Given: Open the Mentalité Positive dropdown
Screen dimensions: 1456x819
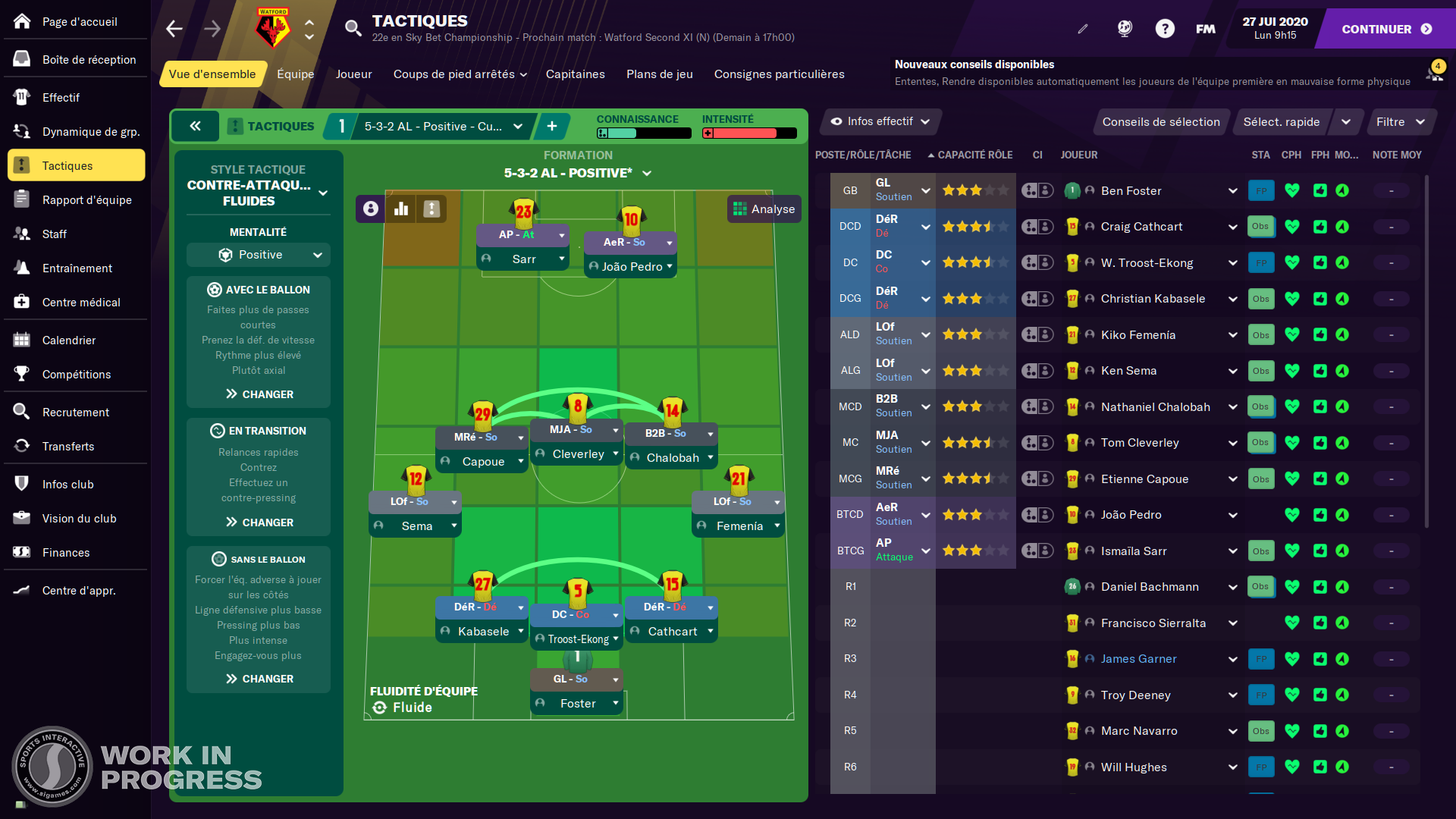Looking at the screenshot, I should coord(259,255).
